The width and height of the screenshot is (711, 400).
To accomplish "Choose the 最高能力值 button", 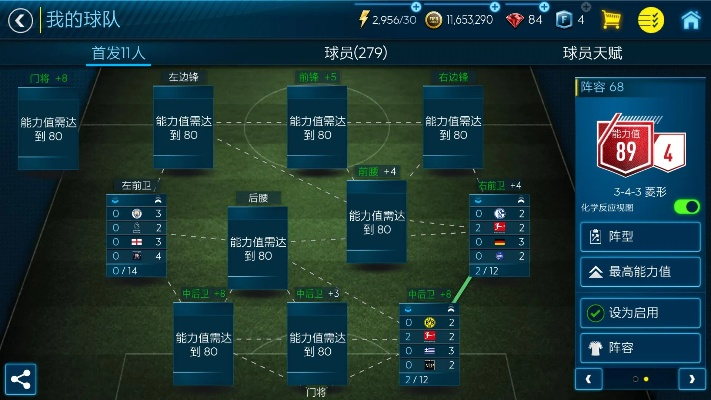I will tap(640, 271).
